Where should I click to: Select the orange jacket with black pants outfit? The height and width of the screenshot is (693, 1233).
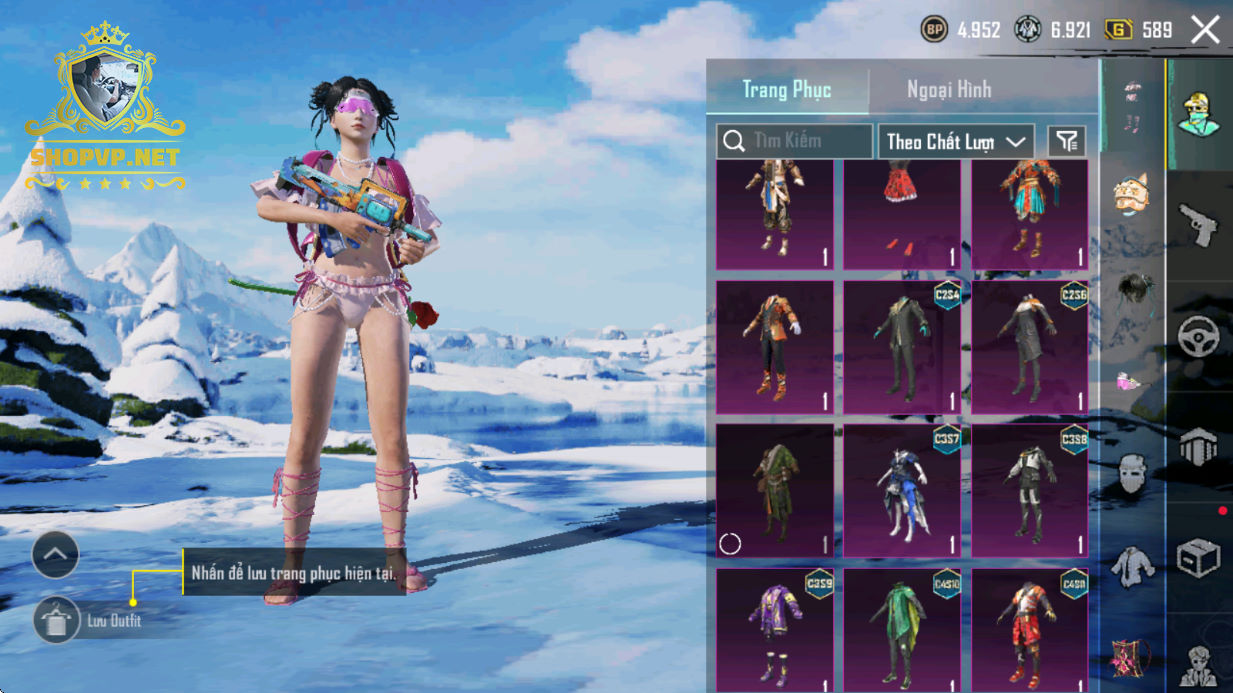click(x=775, y=347)
